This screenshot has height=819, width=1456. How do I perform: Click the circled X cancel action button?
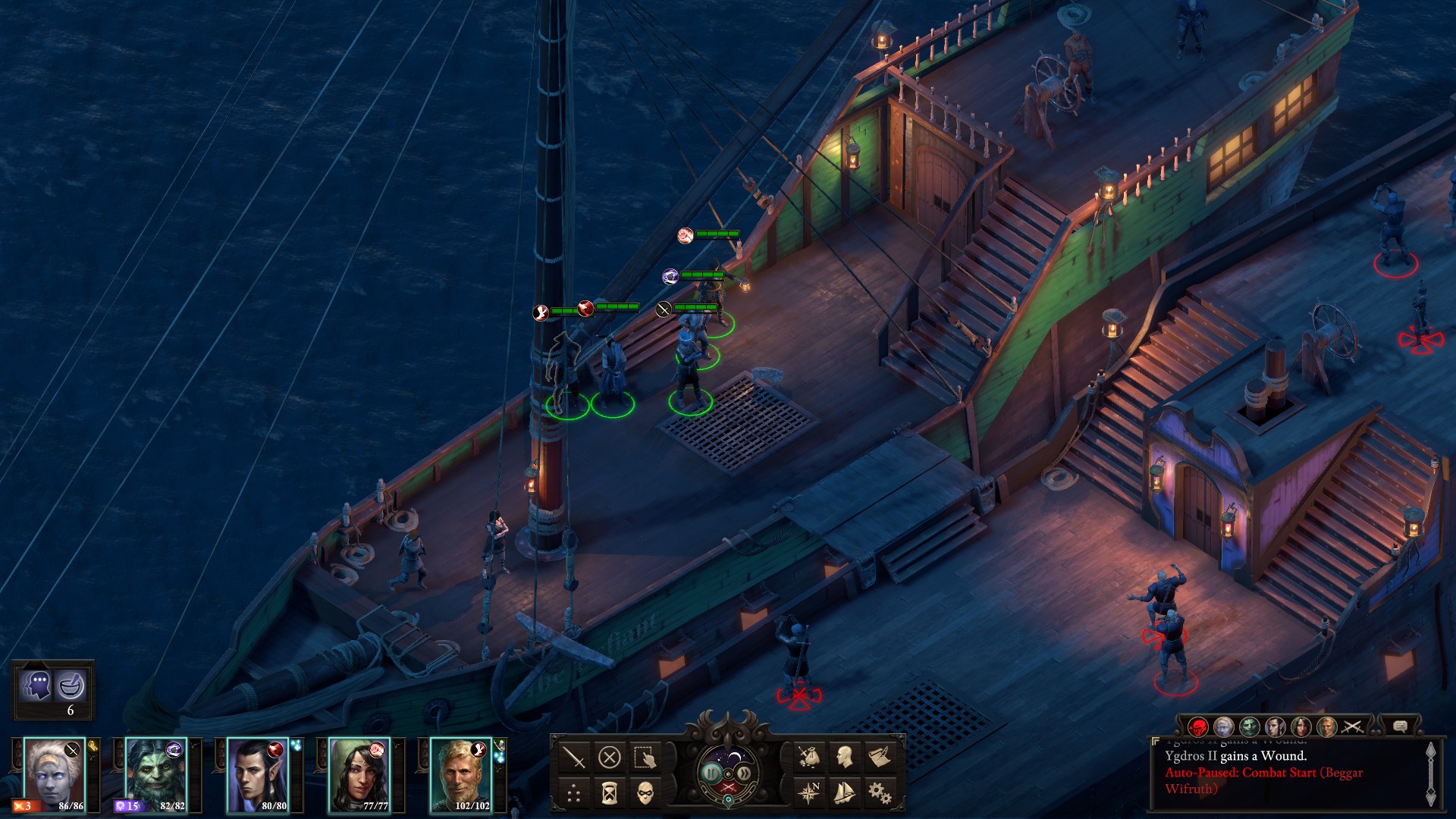pos(609,757)
